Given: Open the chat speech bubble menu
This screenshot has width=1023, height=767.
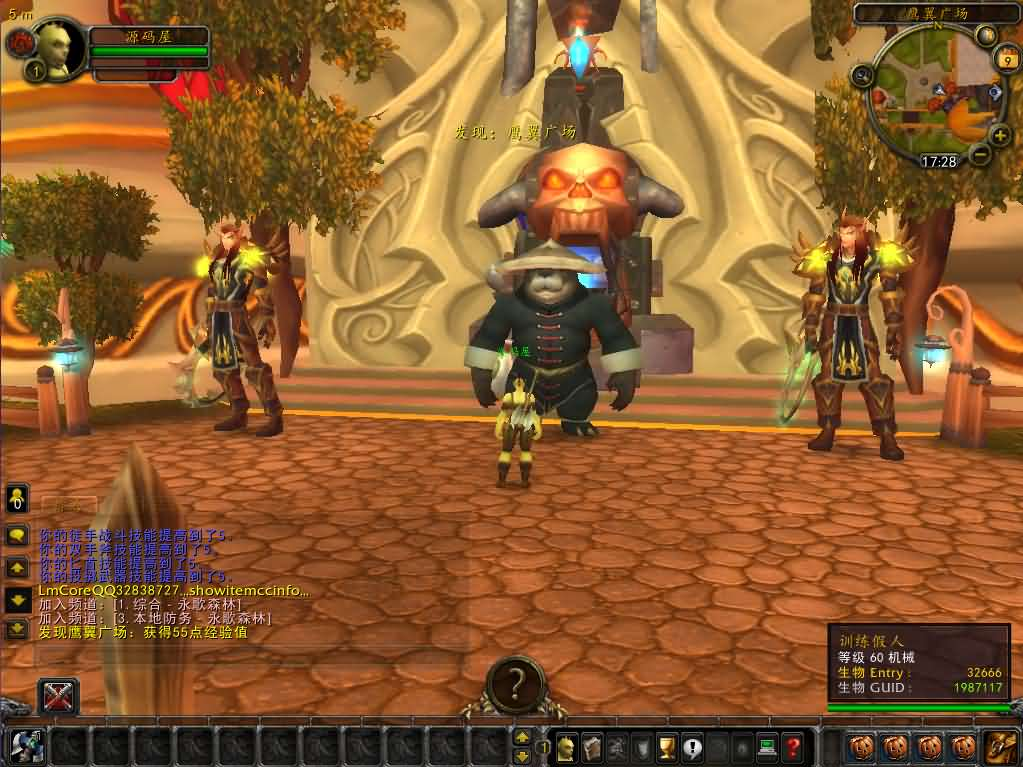Looking at the screenshot, I should (x=18, y=535).
